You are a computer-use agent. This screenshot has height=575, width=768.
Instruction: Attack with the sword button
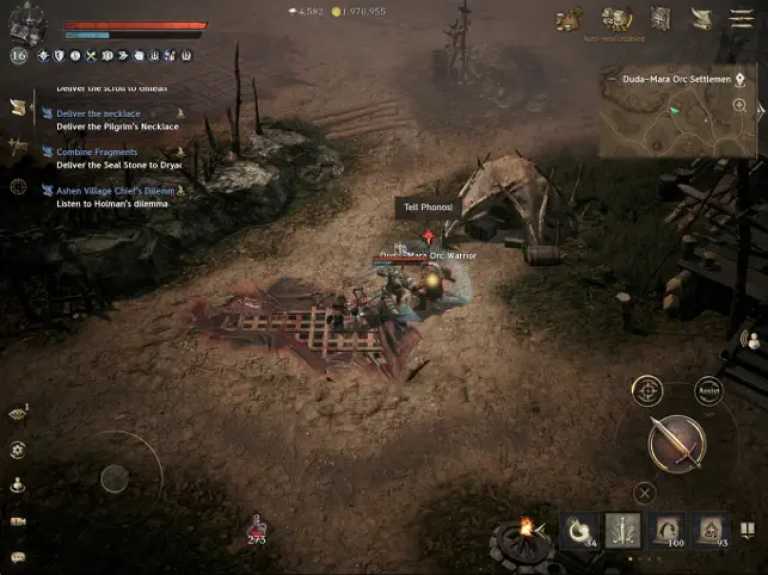pyautogui.click(x=677, y=443)
